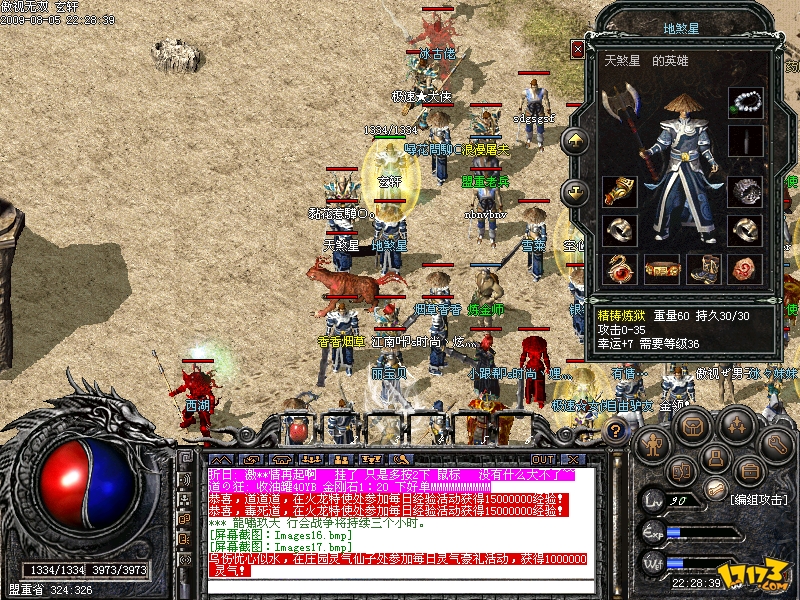Use the red potion in the quick slot

(297, 431)
